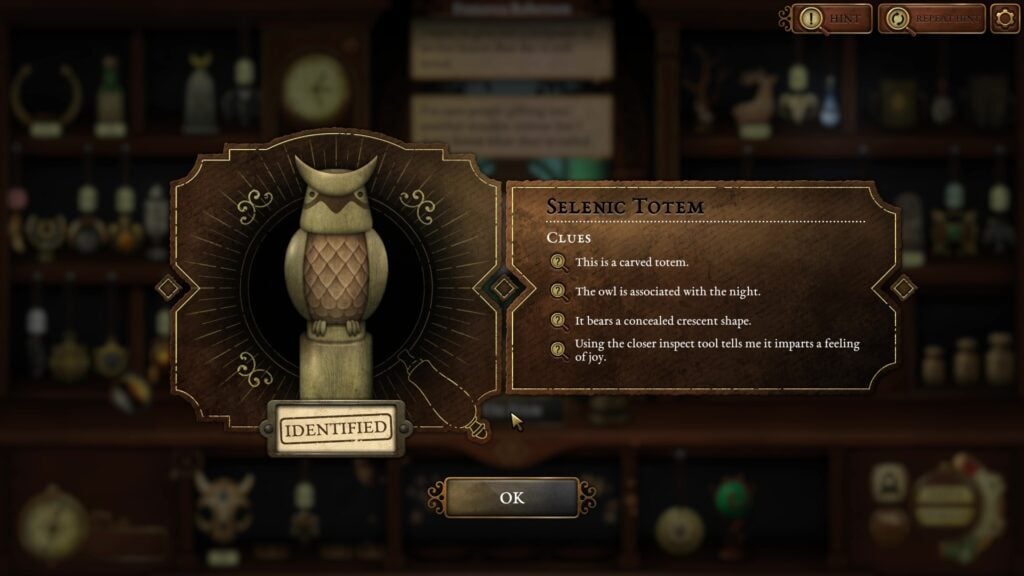The height and width of the screenshot is (576, 1024).
Task: Request a hint from the Hint button
Action: (831, 18)
